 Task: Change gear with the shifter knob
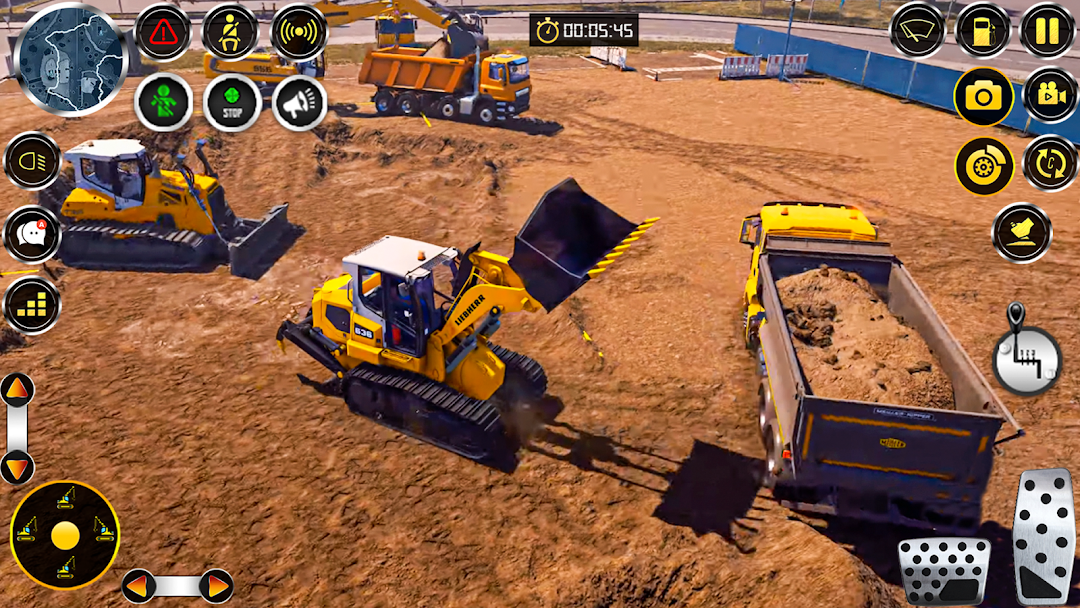pyautogui.click(x=1025, y=356)
